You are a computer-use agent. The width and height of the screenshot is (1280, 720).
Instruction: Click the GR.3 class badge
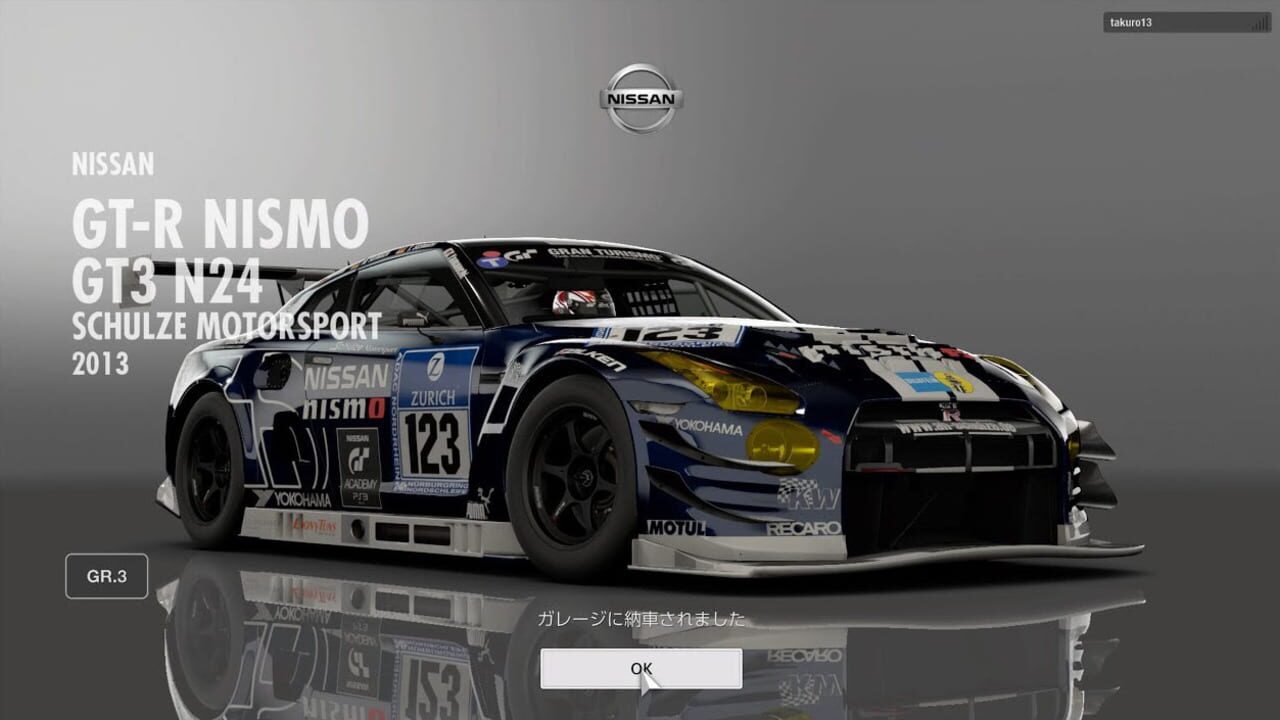(106, 576)
